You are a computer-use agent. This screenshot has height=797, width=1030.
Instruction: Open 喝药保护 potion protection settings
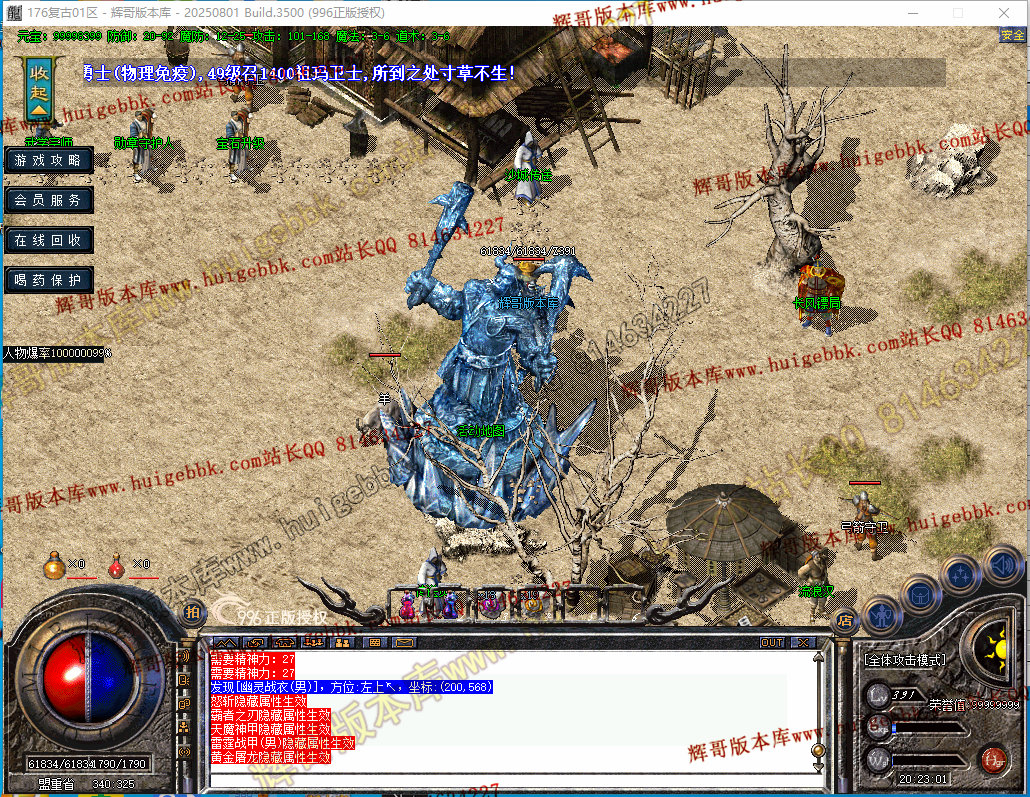click(49, 280)
